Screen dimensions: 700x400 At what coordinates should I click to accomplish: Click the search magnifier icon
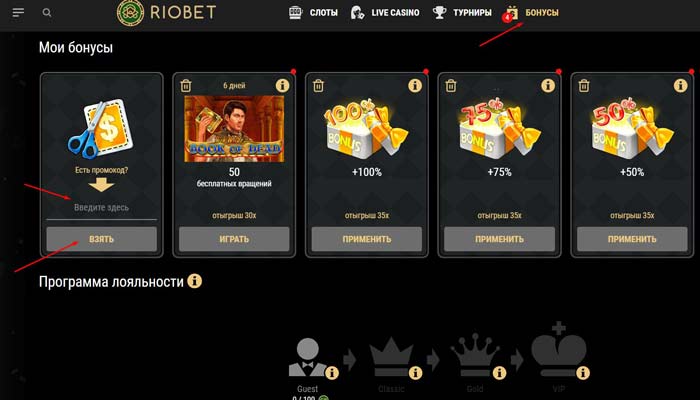pyautogui.click(x=47, y=13)
